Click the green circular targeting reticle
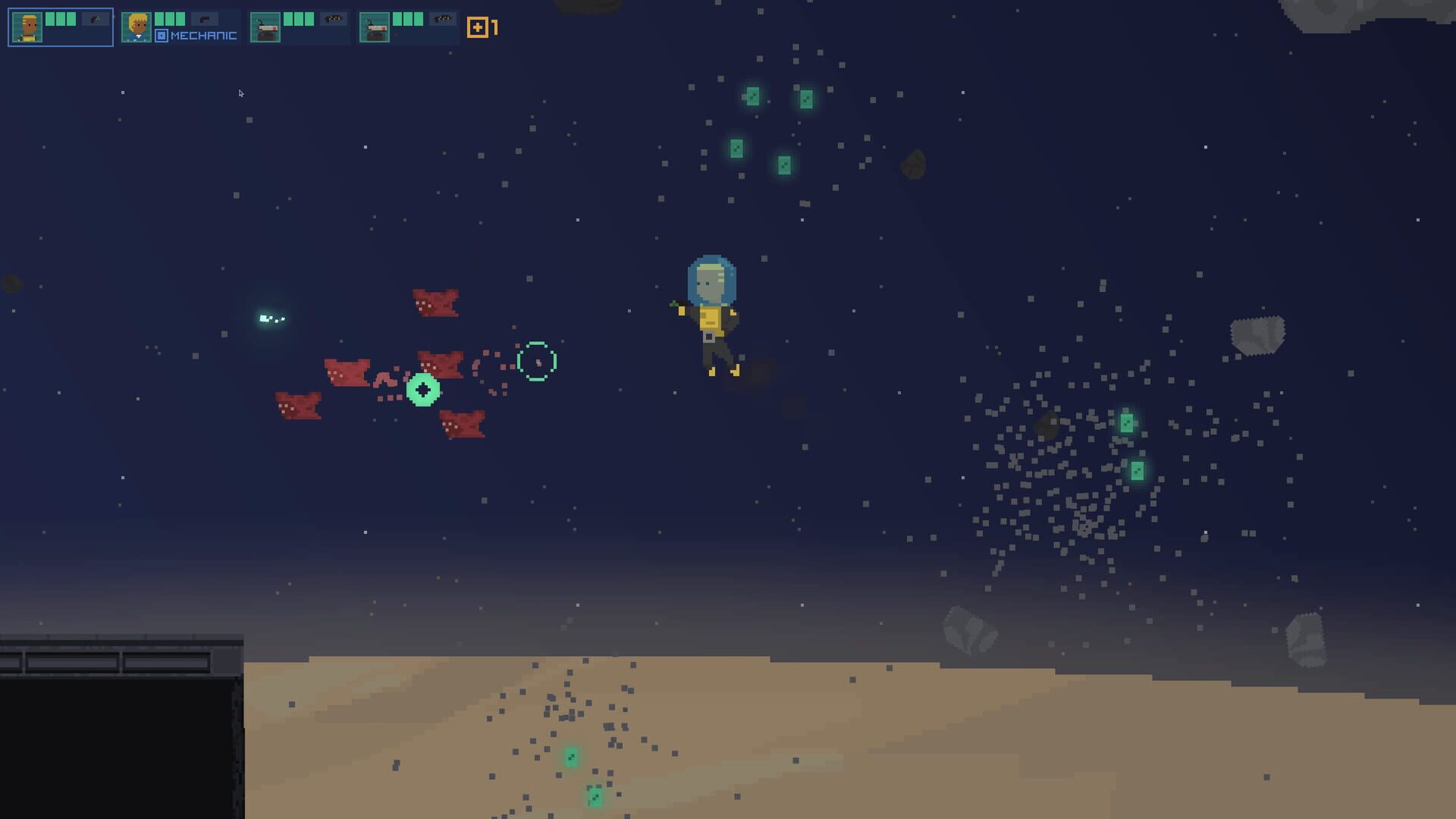 [x=535, y=362]
